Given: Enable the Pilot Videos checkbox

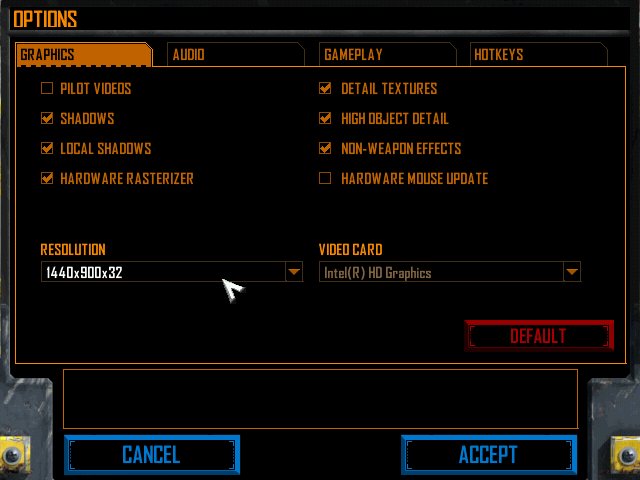Looking at the screenshot, I should tap(47, 89).
